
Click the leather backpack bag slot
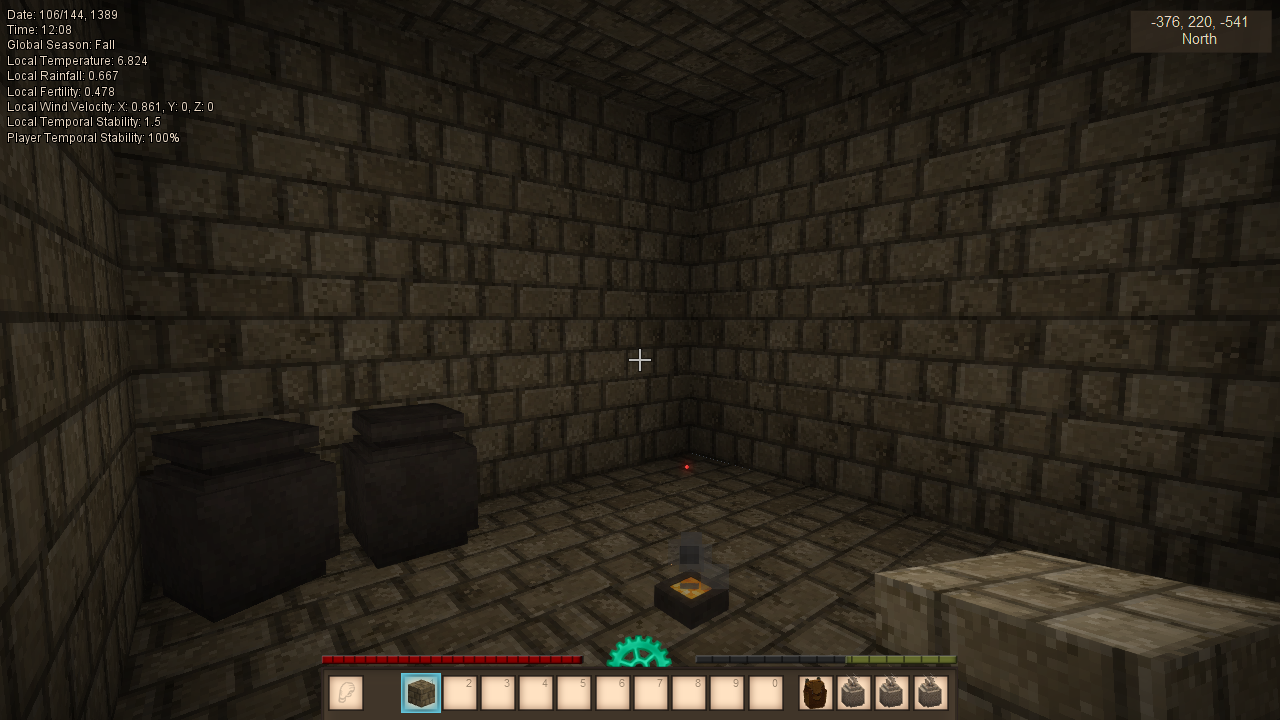[x=816, y=693]
